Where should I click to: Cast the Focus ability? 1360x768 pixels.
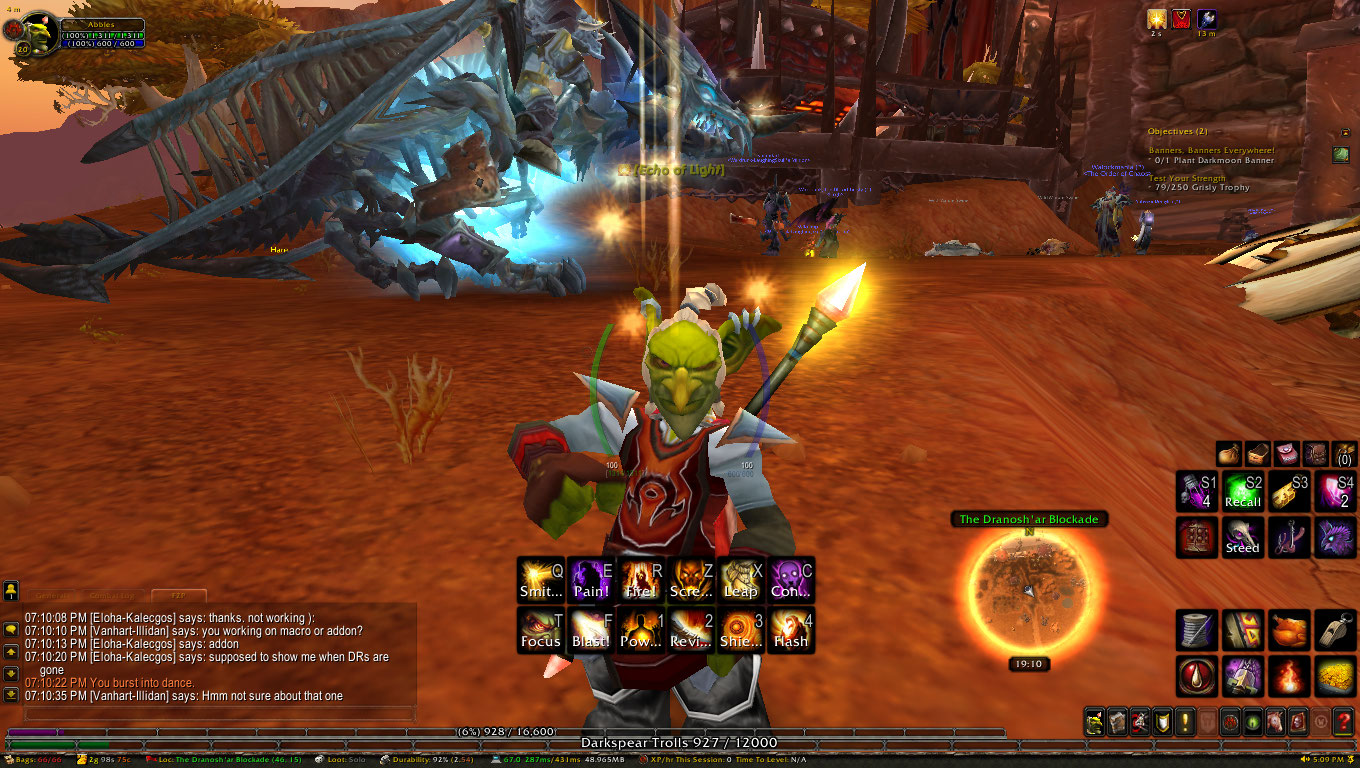[541, 630]
